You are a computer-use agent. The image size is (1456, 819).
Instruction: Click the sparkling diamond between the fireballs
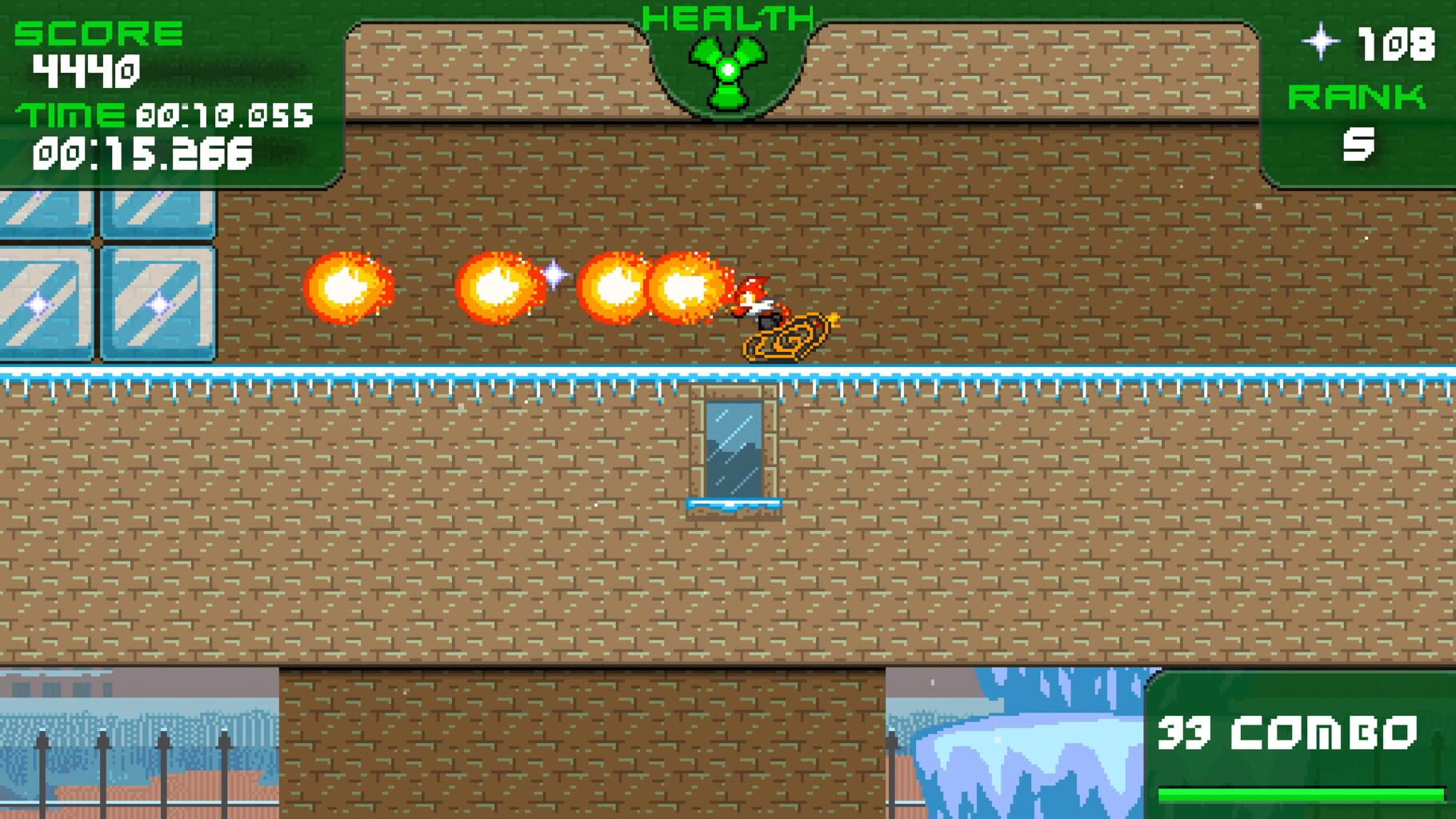tap(554, 276)
